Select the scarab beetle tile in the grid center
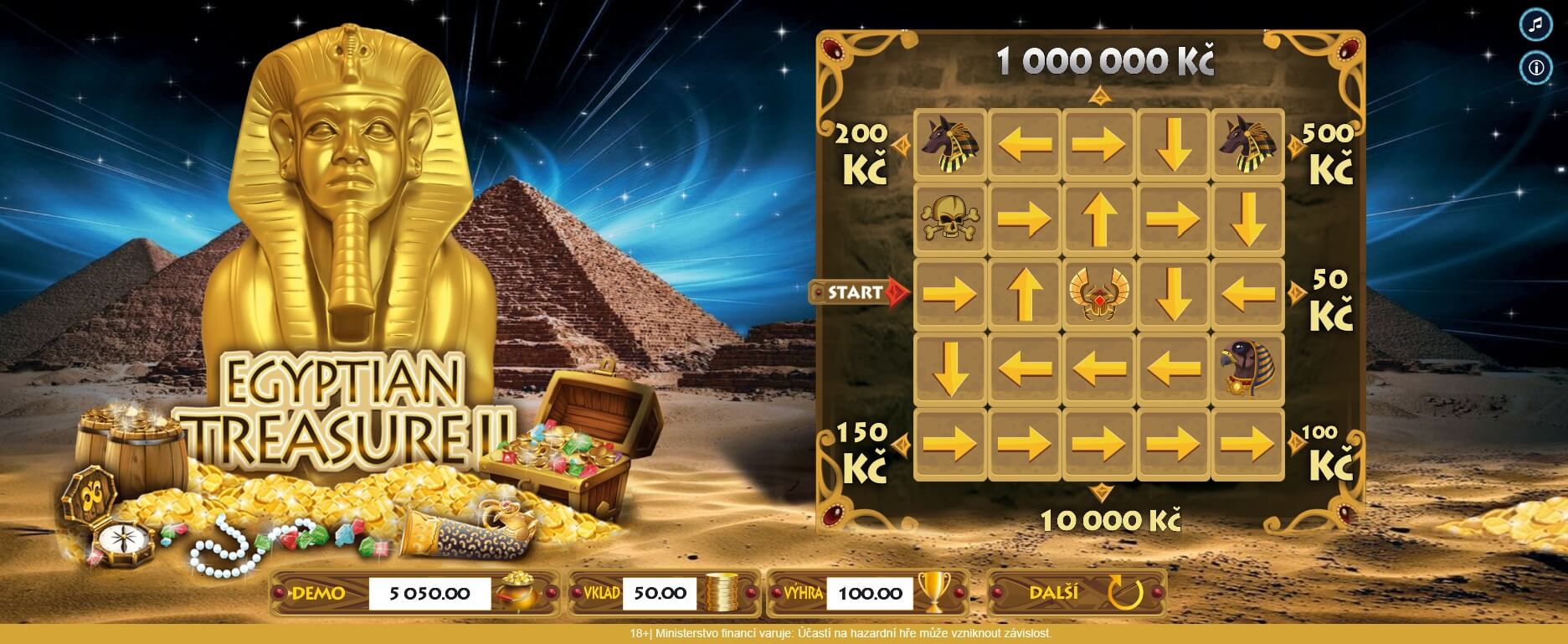This screenshot has width=1568, height=644. tap(1100, 295)
